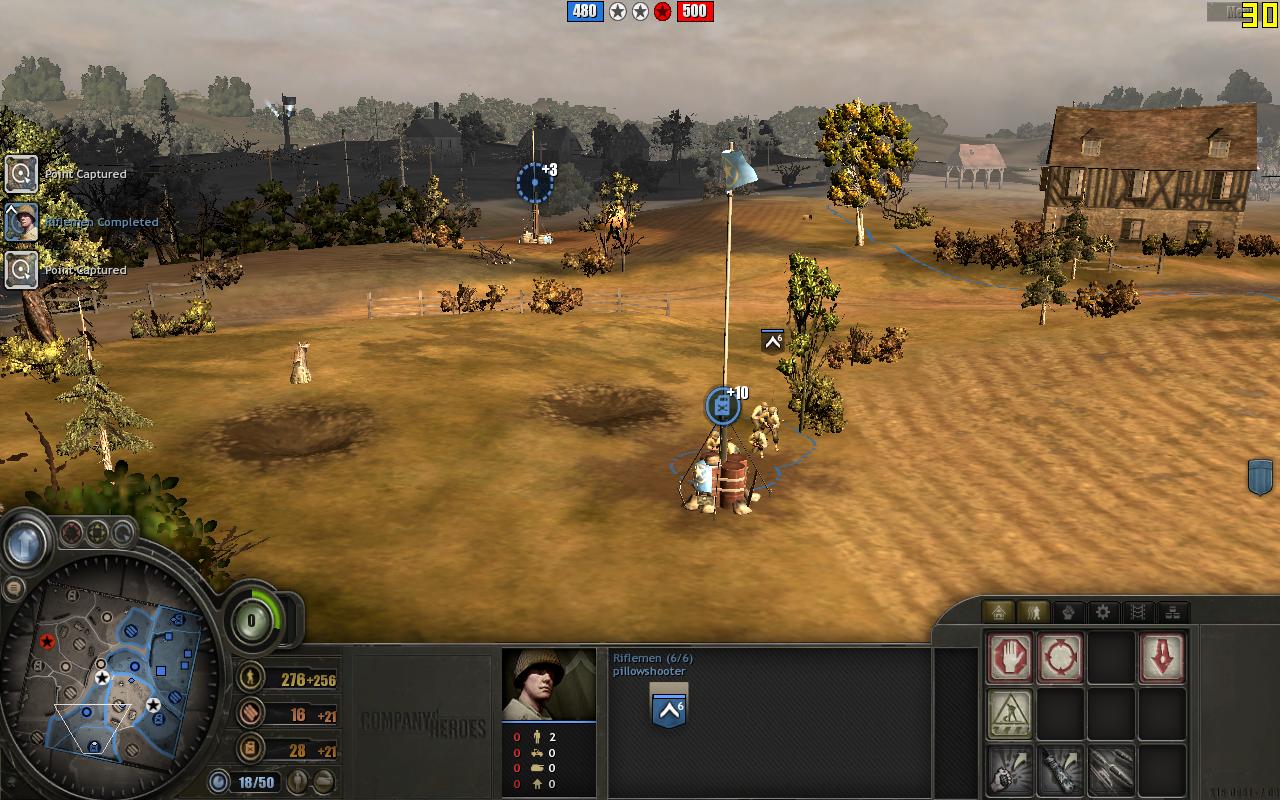Order Retreat with the red down-arrow icon

[1162, 658]
